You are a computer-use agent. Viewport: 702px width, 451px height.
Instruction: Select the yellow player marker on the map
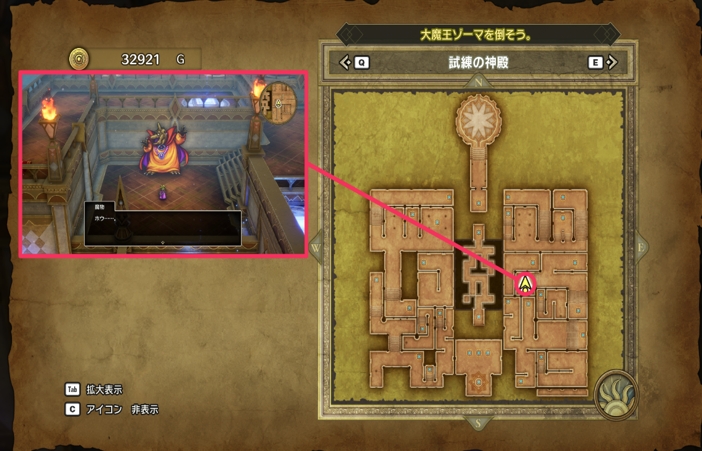[x=525, y=284]
